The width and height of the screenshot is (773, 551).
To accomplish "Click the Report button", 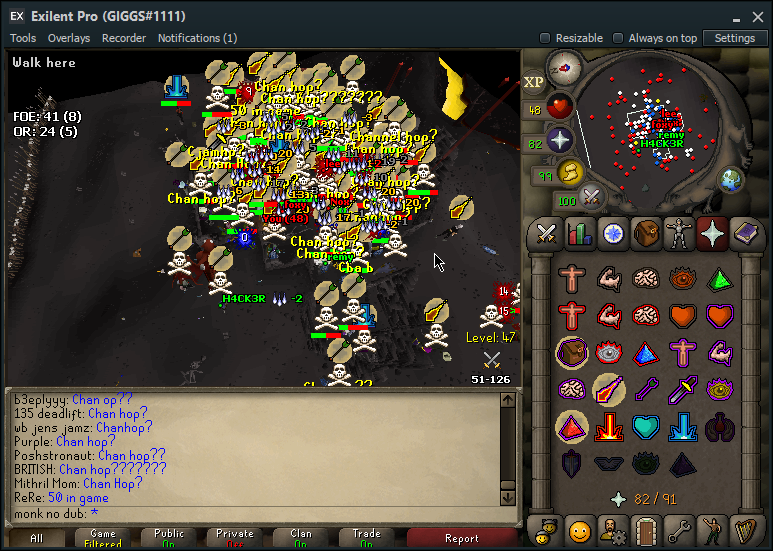I will coord(462,538).
